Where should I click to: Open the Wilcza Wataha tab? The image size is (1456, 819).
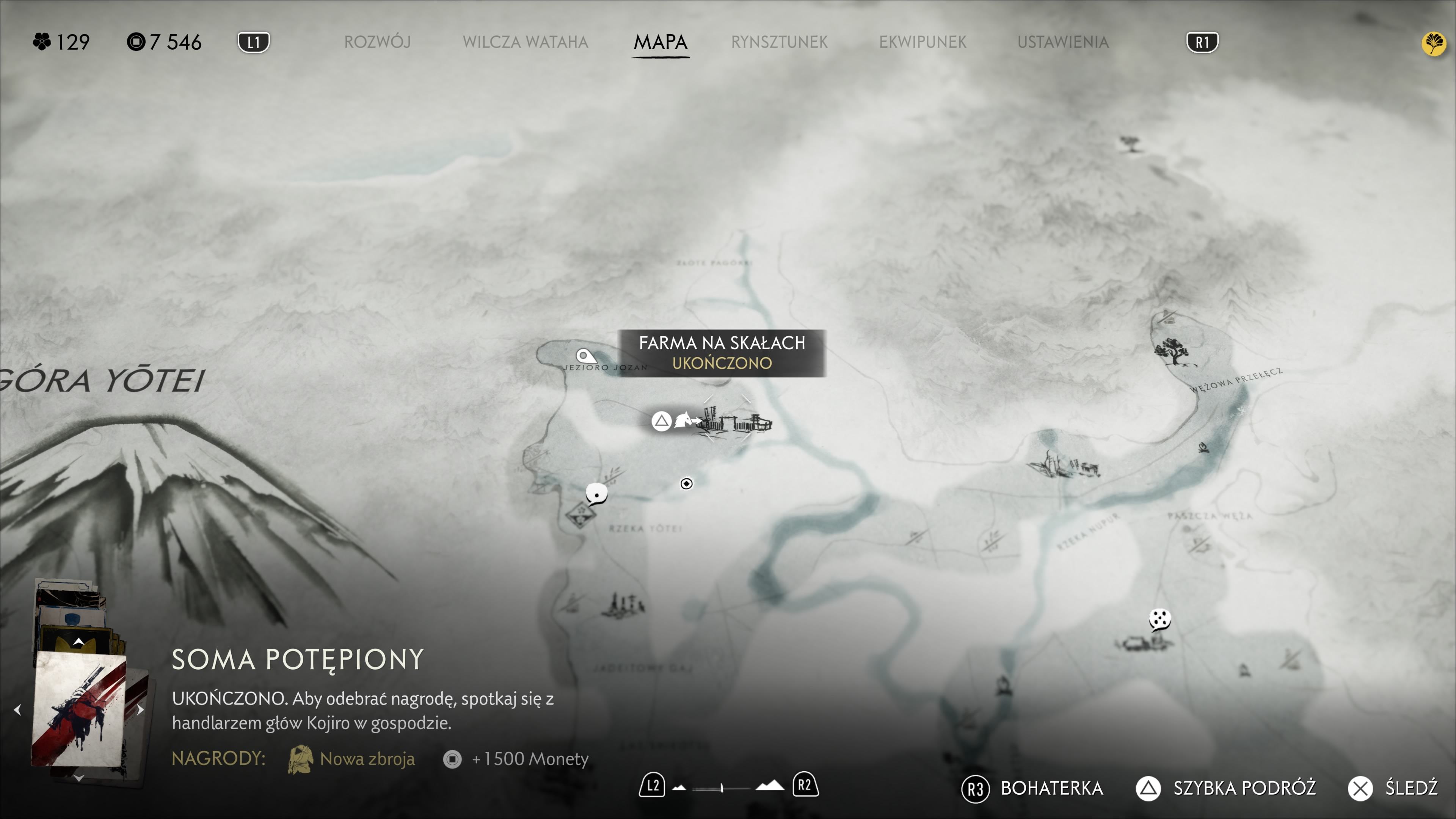(x=525, y=42)
